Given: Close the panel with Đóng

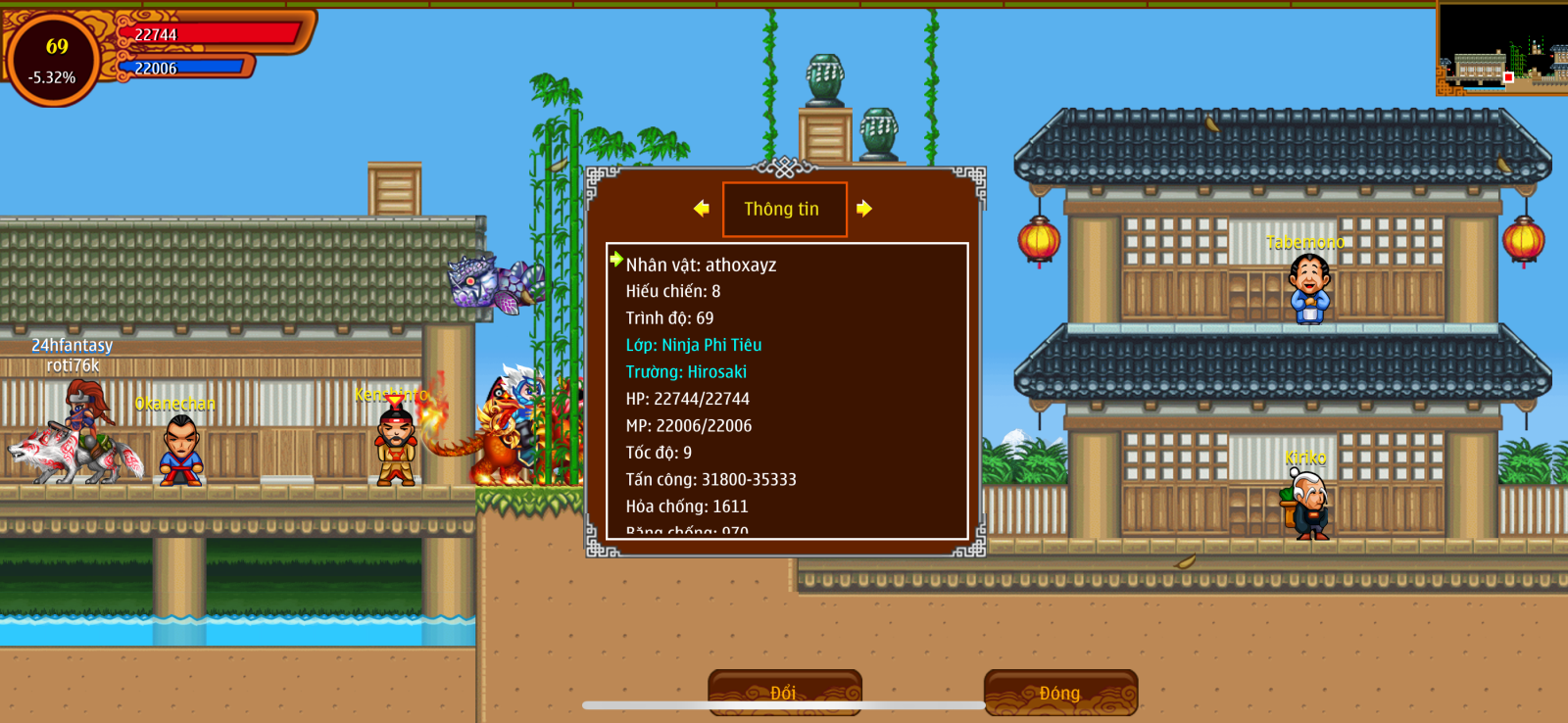Looking at the screenshot, I should click(1060, 692).
